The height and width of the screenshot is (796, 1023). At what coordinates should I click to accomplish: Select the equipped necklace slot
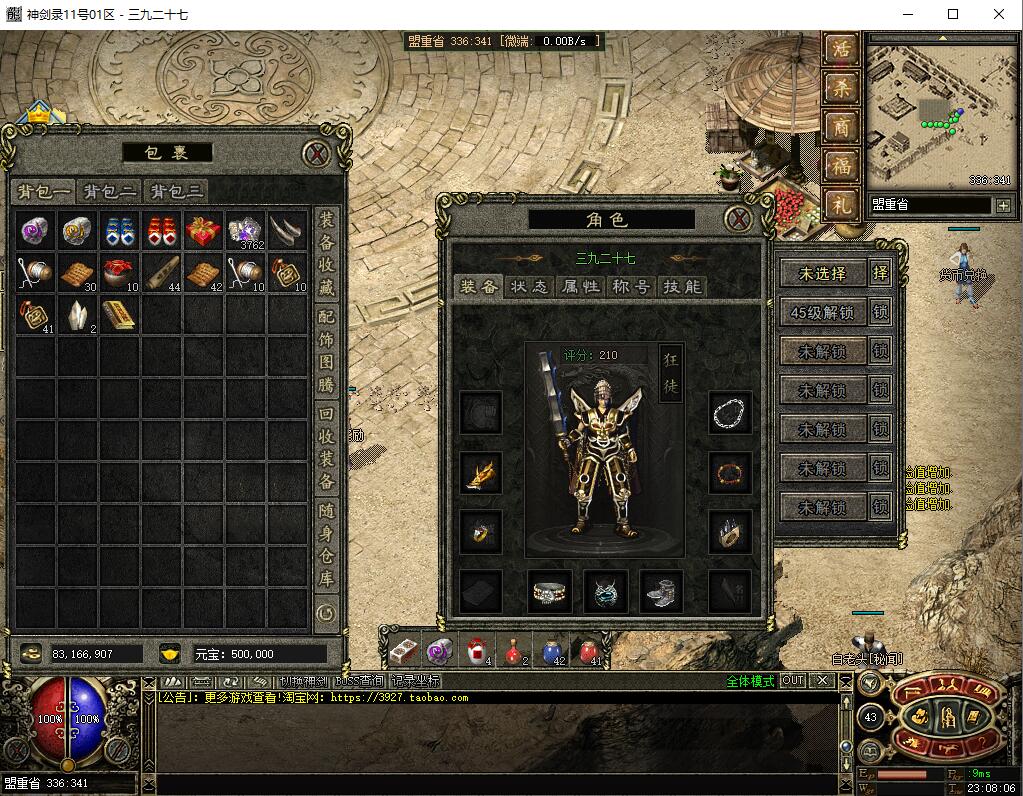[729, 412]
